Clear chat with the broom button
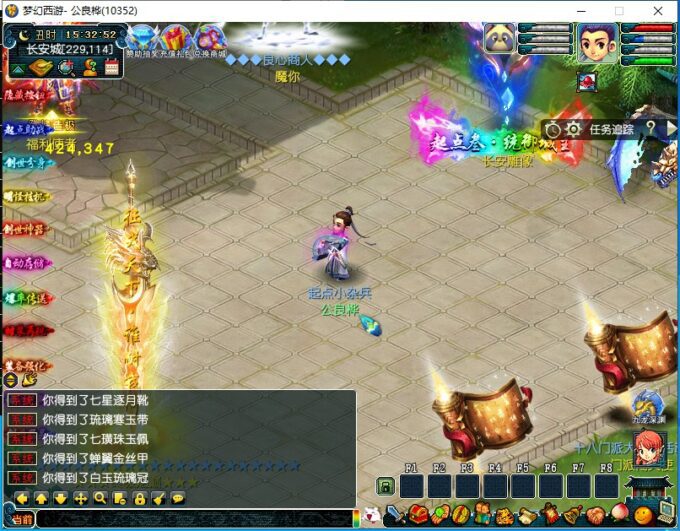Image resolution: width=680 pixels, height=531 pixels. 158,497
